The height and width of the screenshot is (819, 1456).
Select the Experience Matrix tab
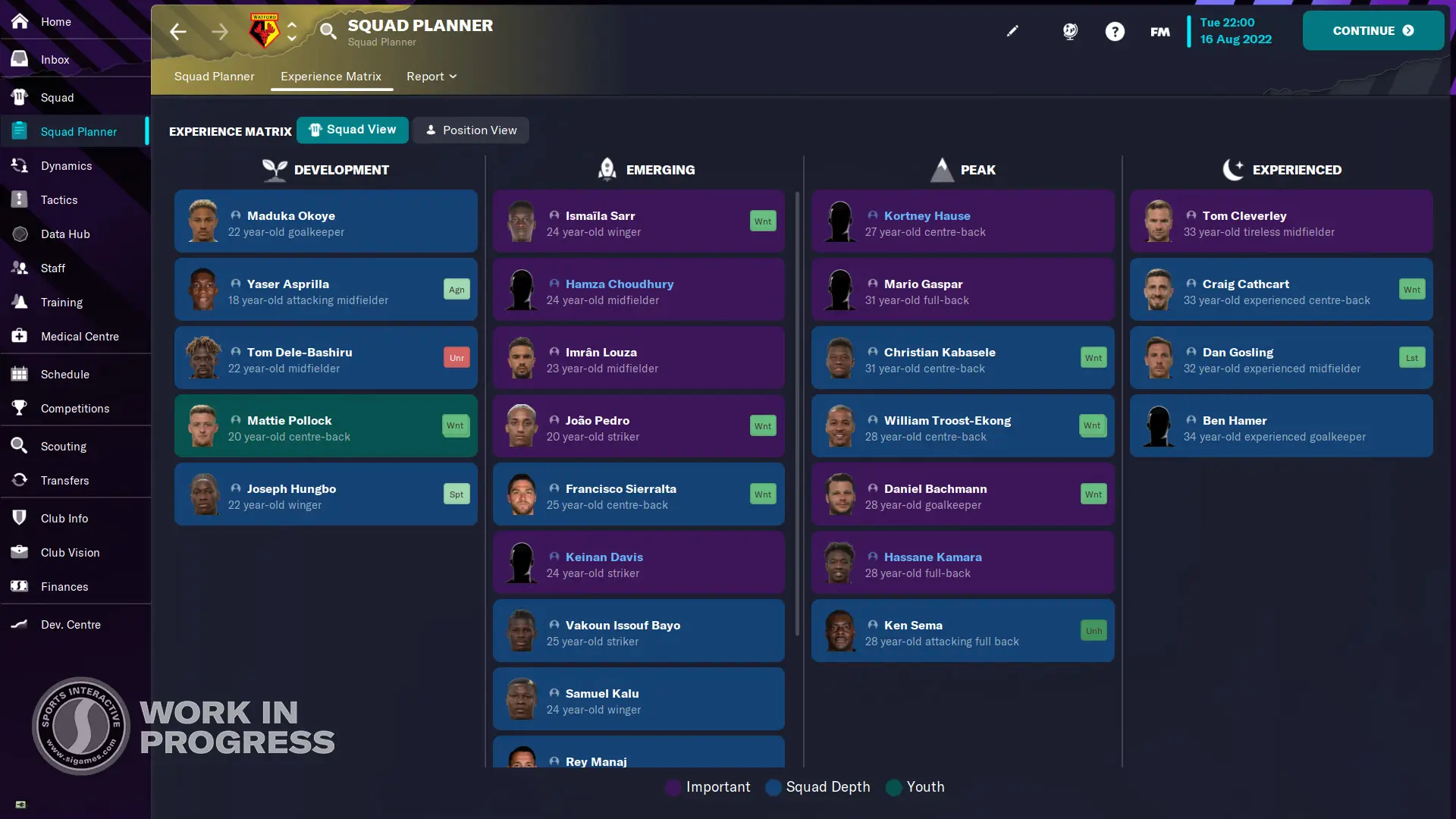(x=331, y=77)
